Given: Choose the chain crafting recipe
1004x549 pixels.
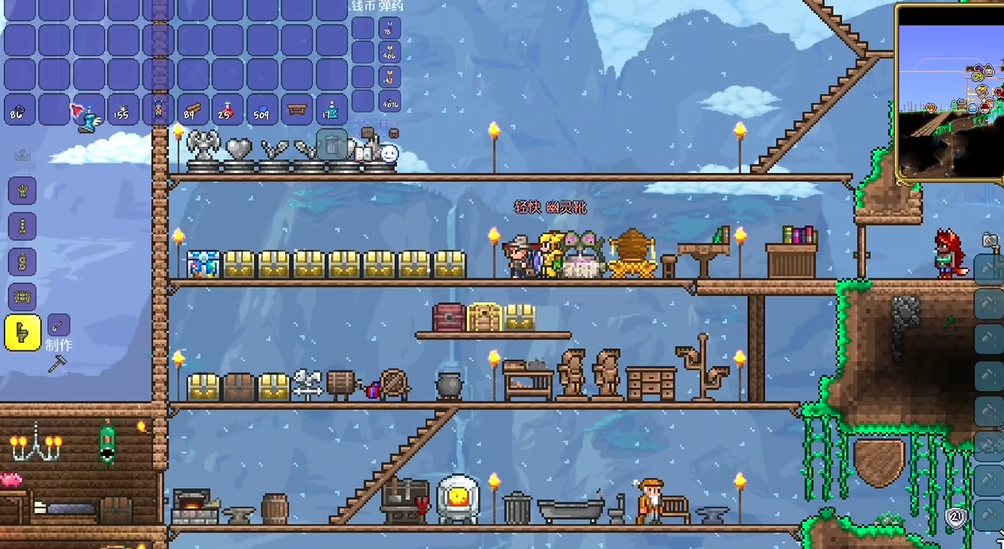Looking at the screenshot, I should click(22, 225).
